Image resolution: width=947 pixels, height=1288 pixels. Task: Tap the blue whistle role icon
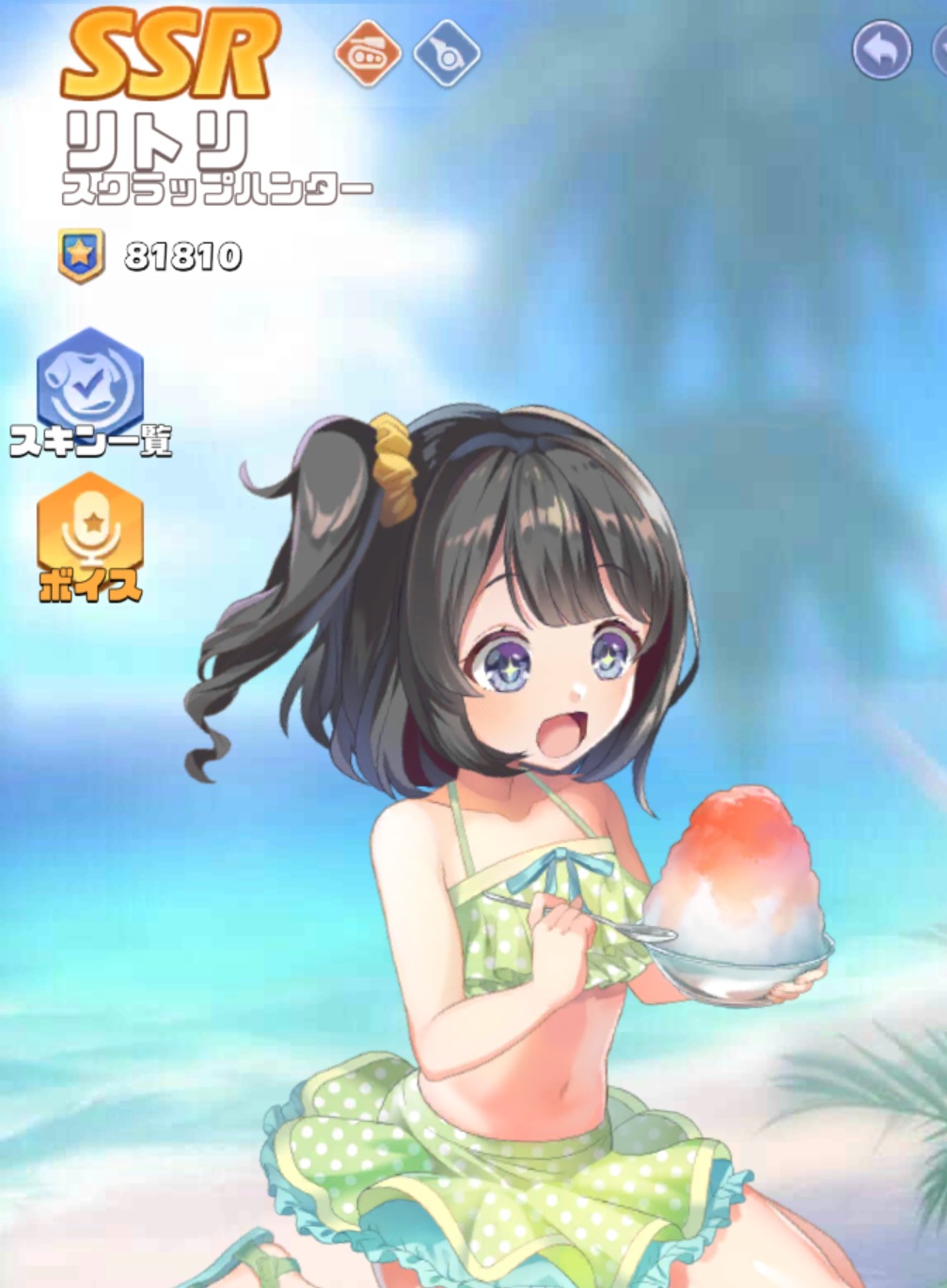446,54
